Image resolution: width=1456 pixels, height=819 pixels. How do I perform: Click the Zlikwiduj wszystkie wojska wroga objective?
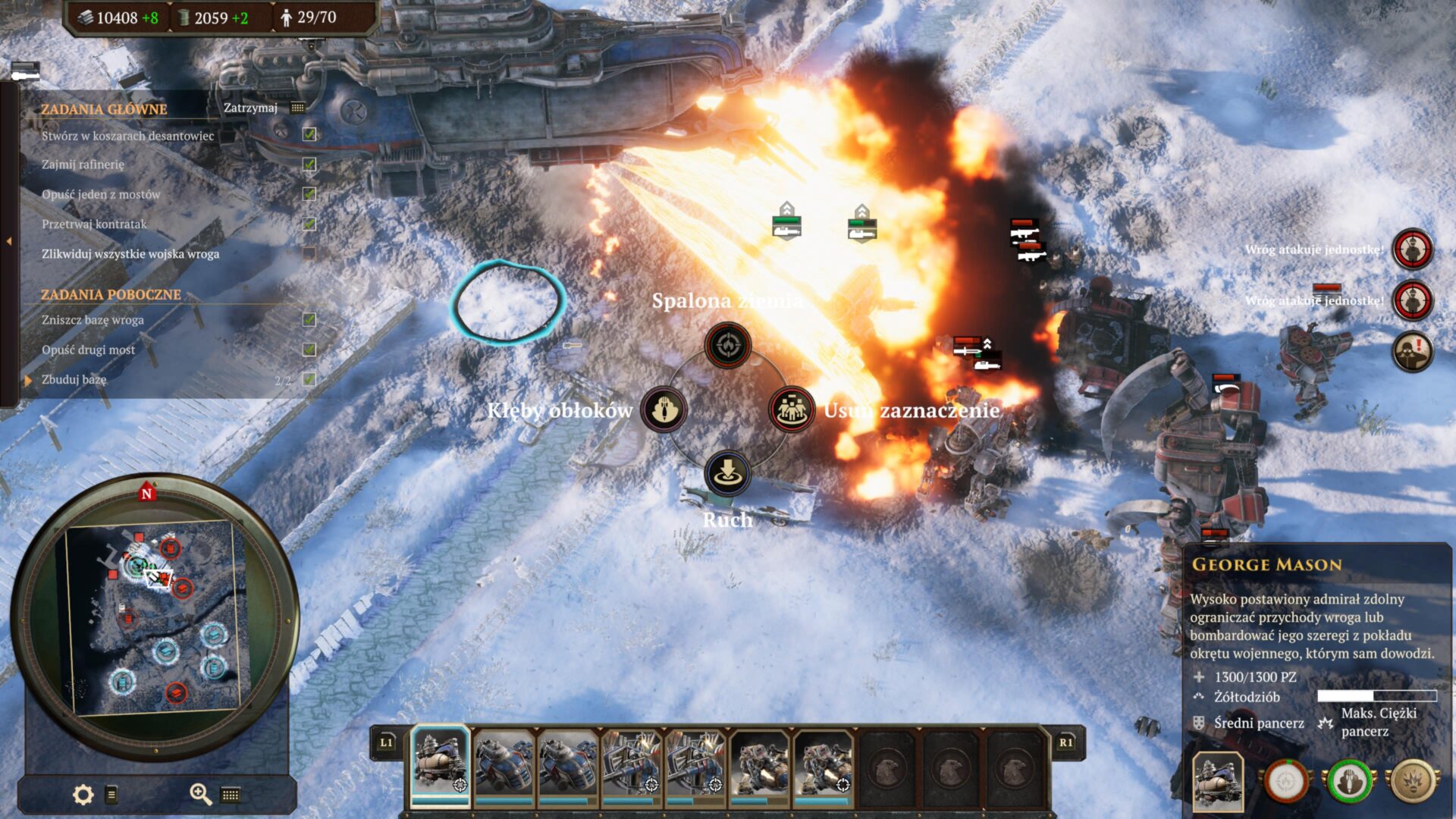(x=130, y=254)
